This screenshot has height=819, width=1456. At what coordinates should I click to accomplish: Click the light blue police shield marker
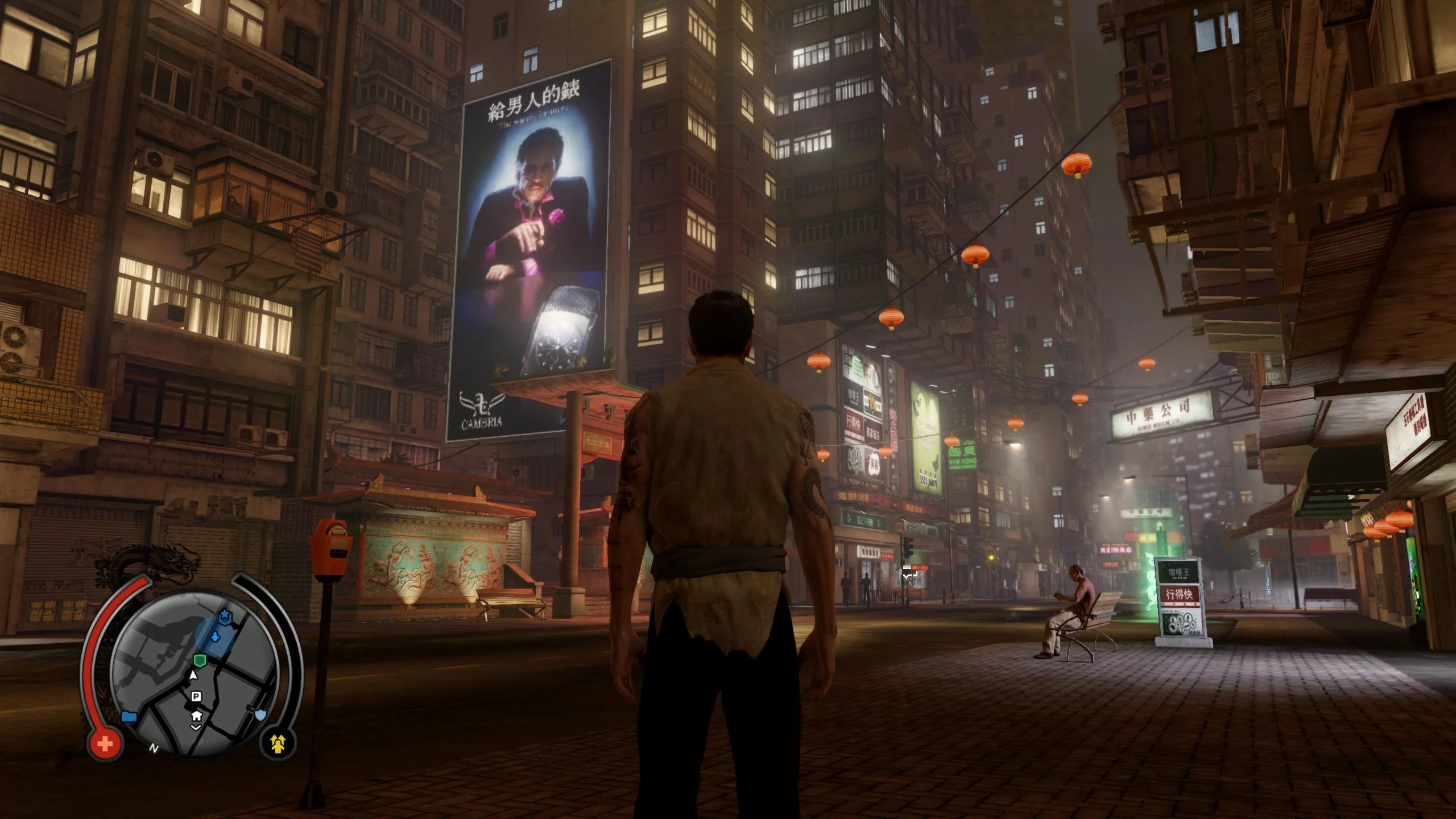tap(260, 715)
